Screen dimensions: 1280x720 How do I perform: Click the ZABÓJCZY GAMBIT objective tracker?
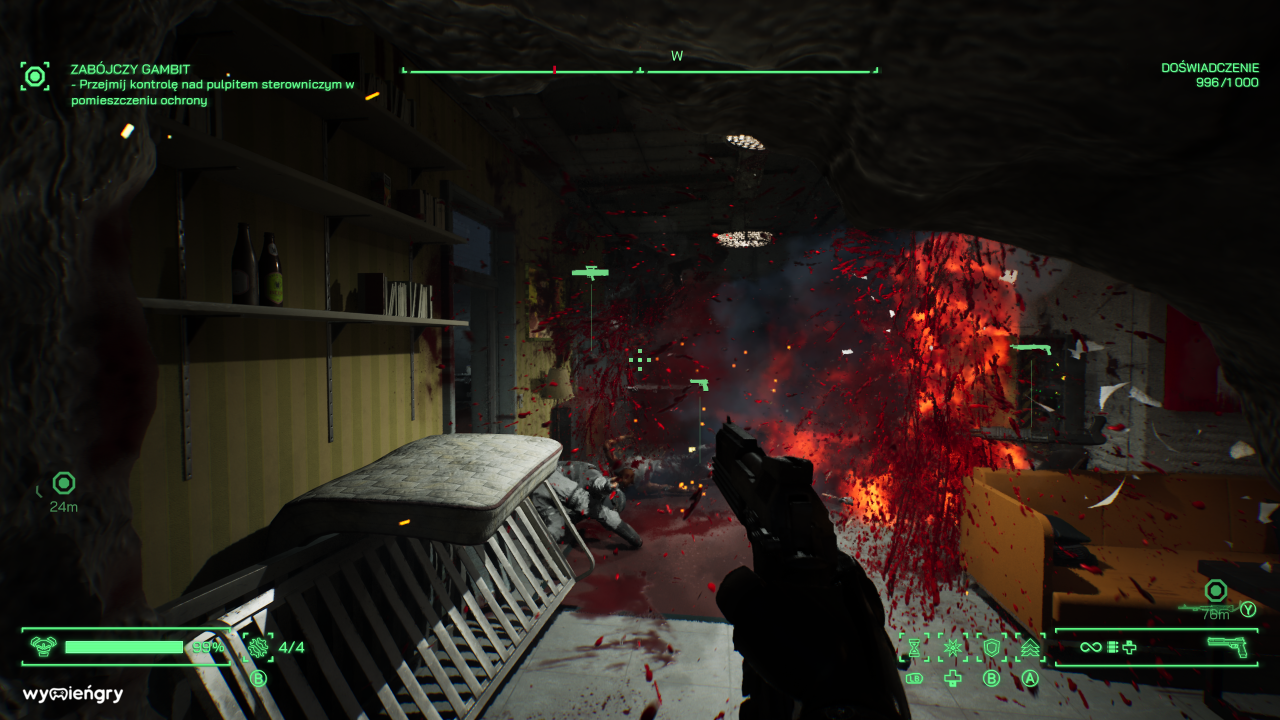[129, 69]
